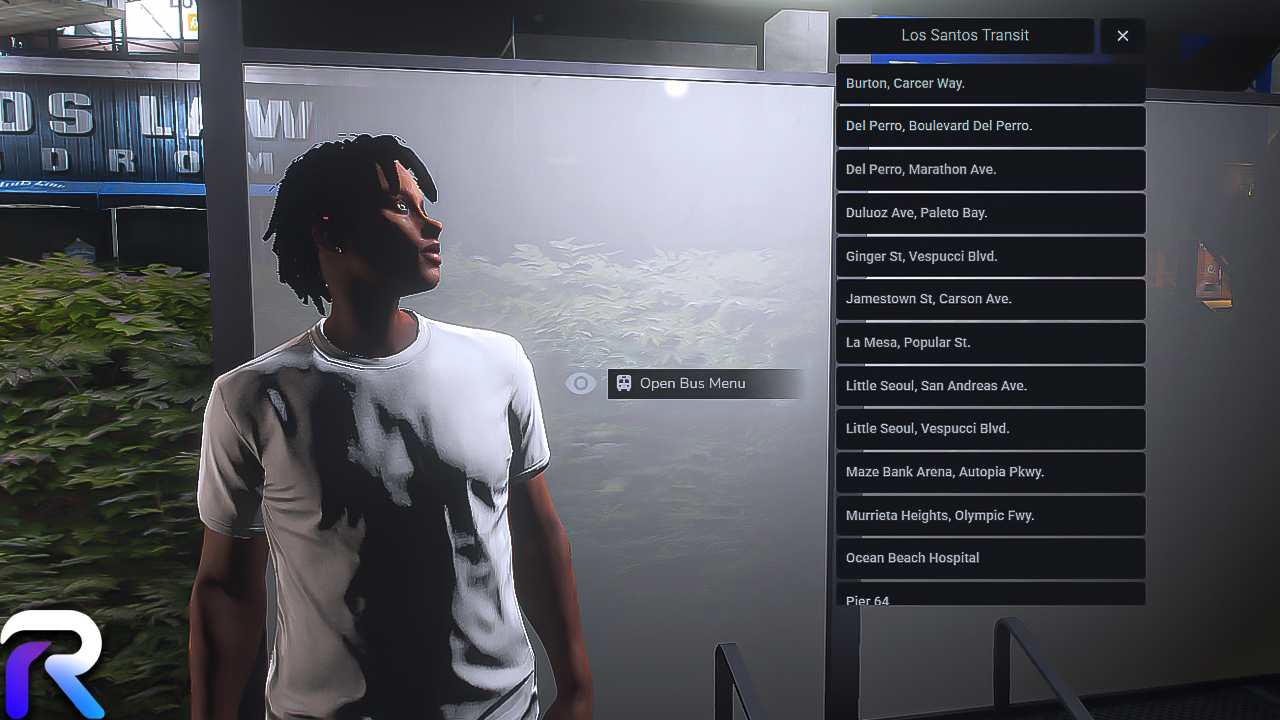The image size is (1280, 720).
Task: Choose Del Perro, Boulevard Del Perro
Action: (990, 126)
